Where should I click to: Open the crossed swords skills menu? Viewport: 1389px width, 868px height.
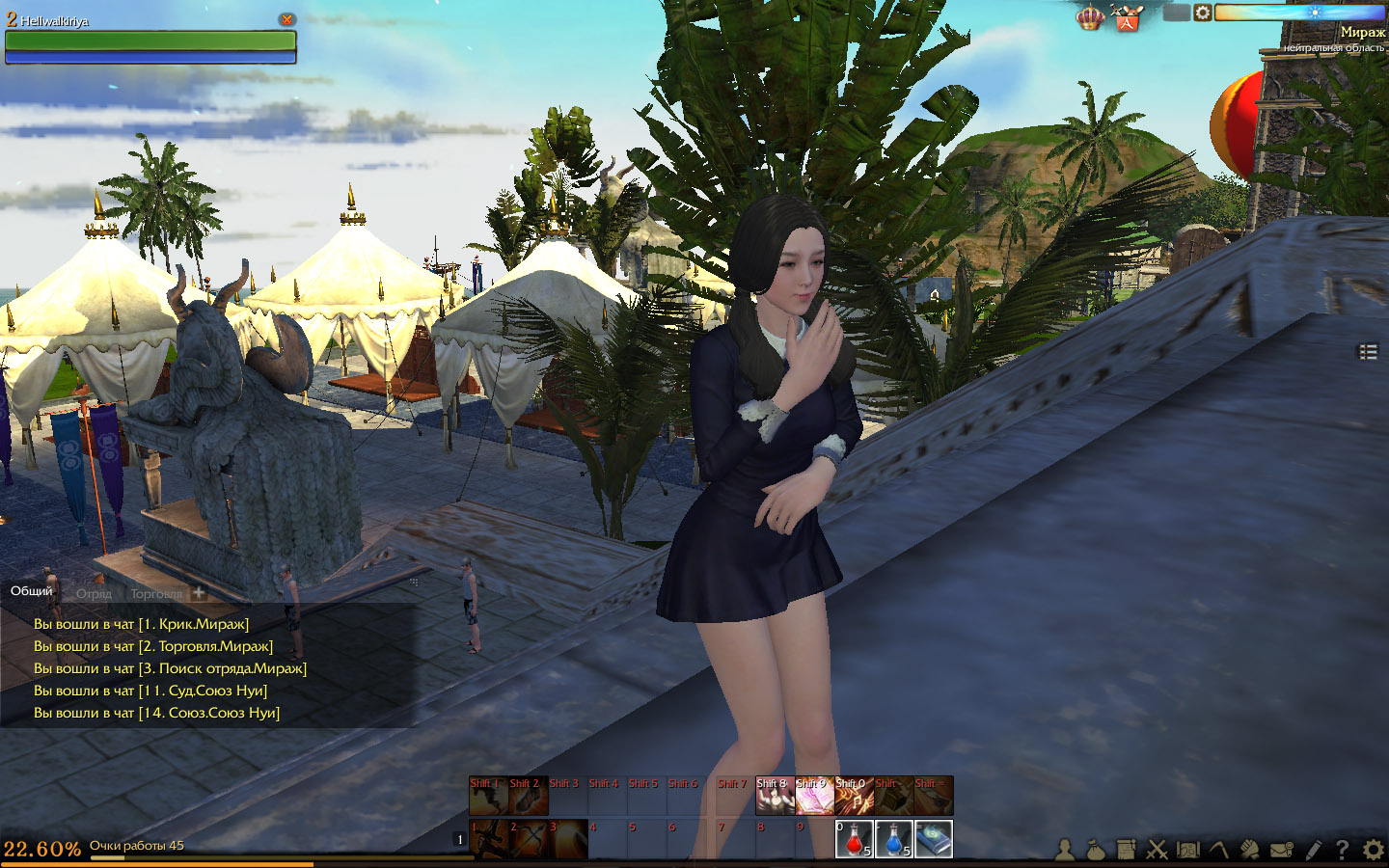[1157, 850]
